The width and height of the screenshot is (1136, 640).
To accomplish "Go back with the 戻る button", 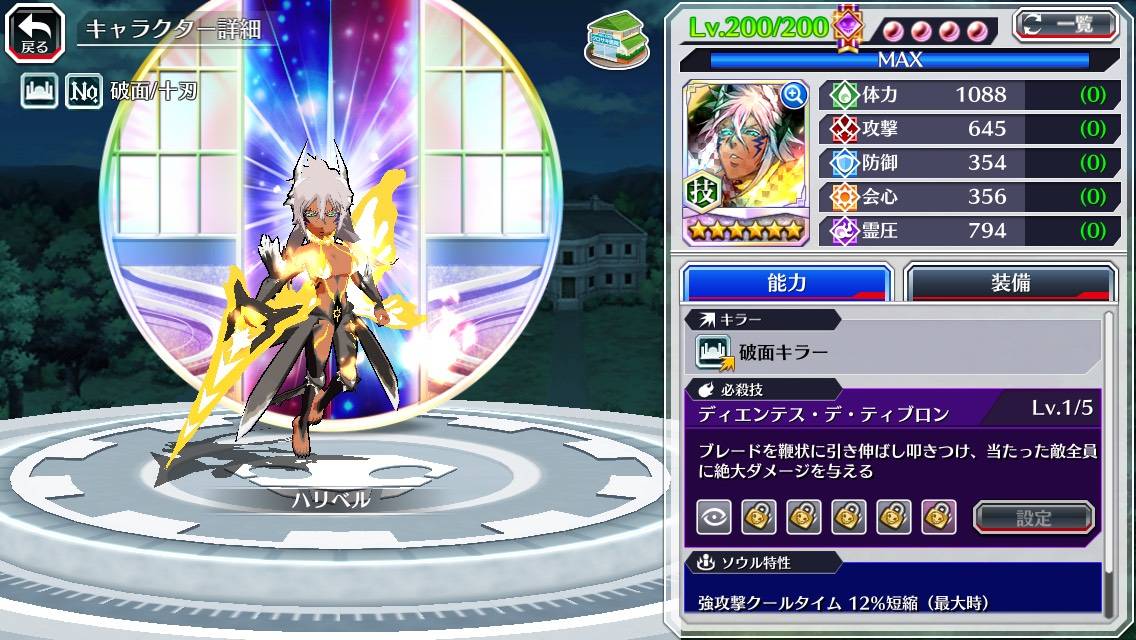I will pyautogui.click(x=35, y=31).
